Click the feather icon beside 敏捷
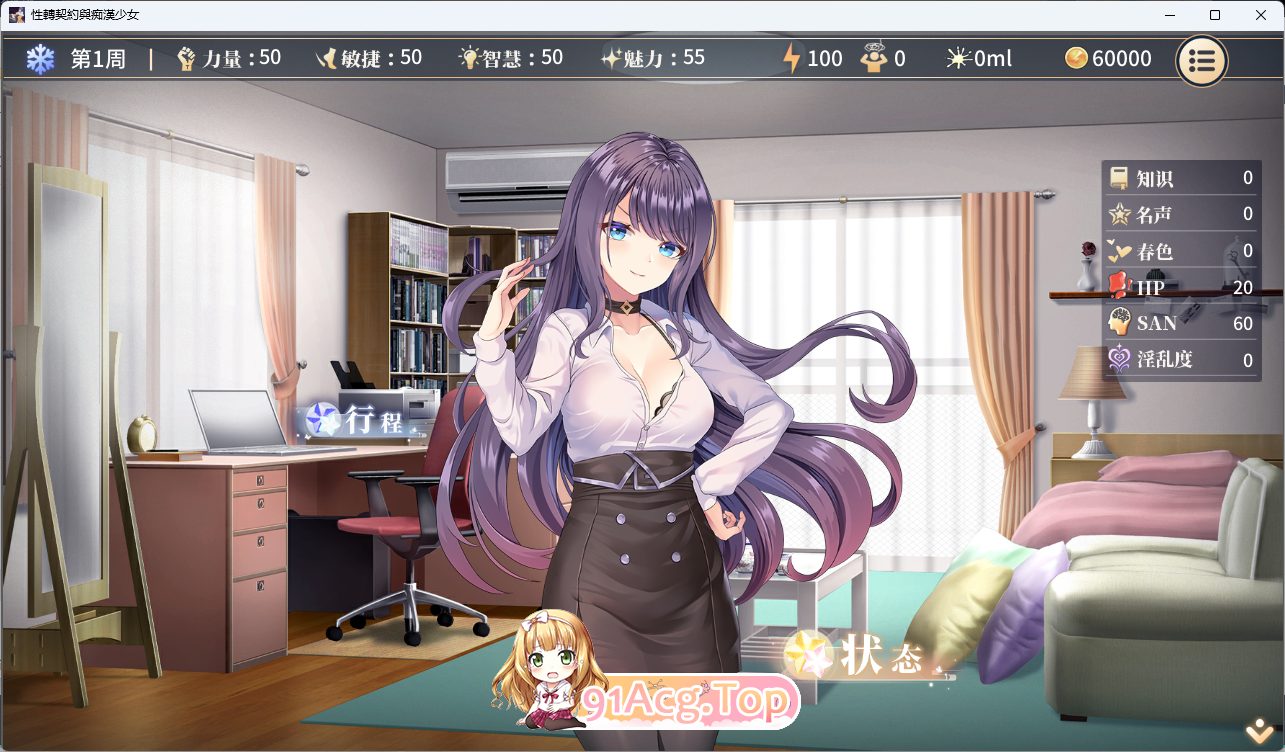The width and height of the screenshot is (1285, 752). [328, 58]
